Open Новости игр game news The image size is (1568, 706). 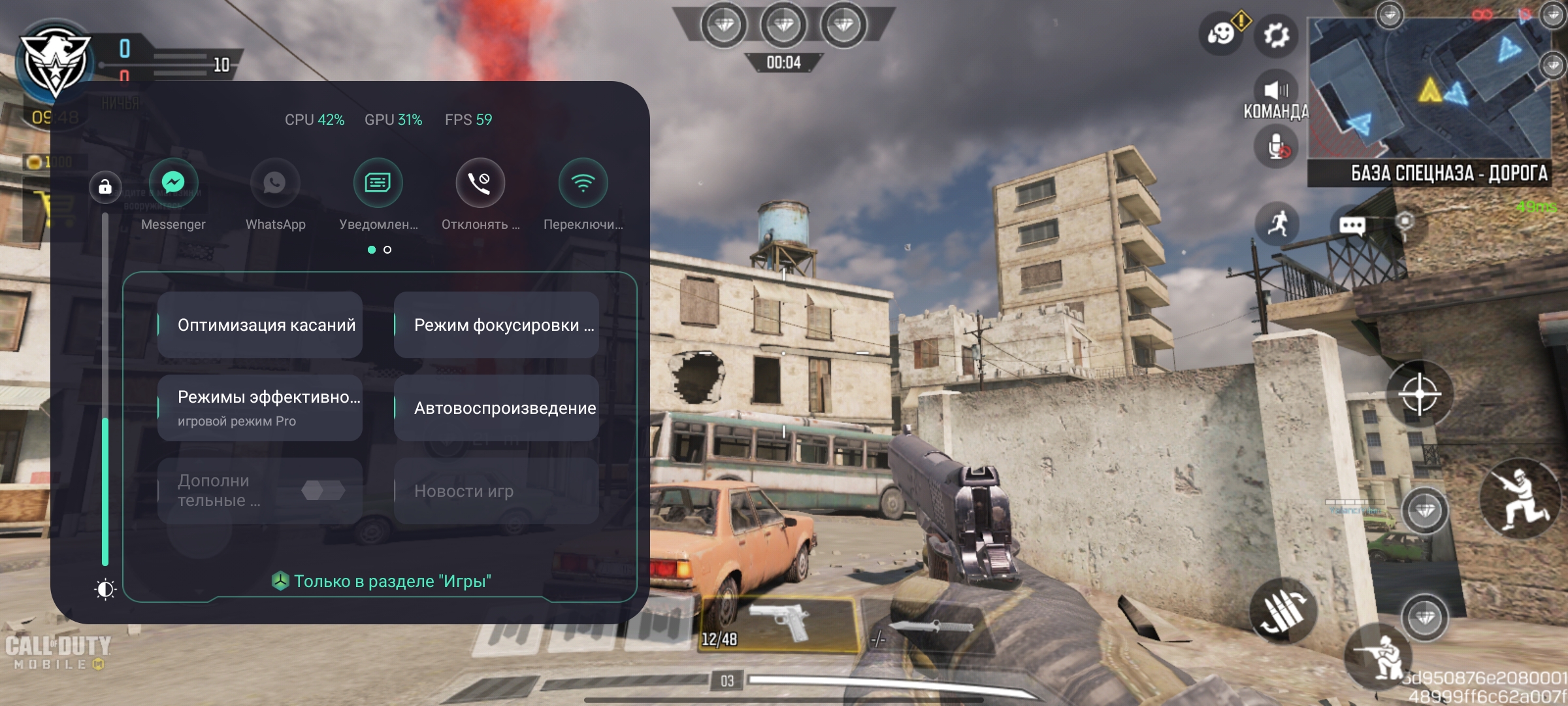(497, 491)
